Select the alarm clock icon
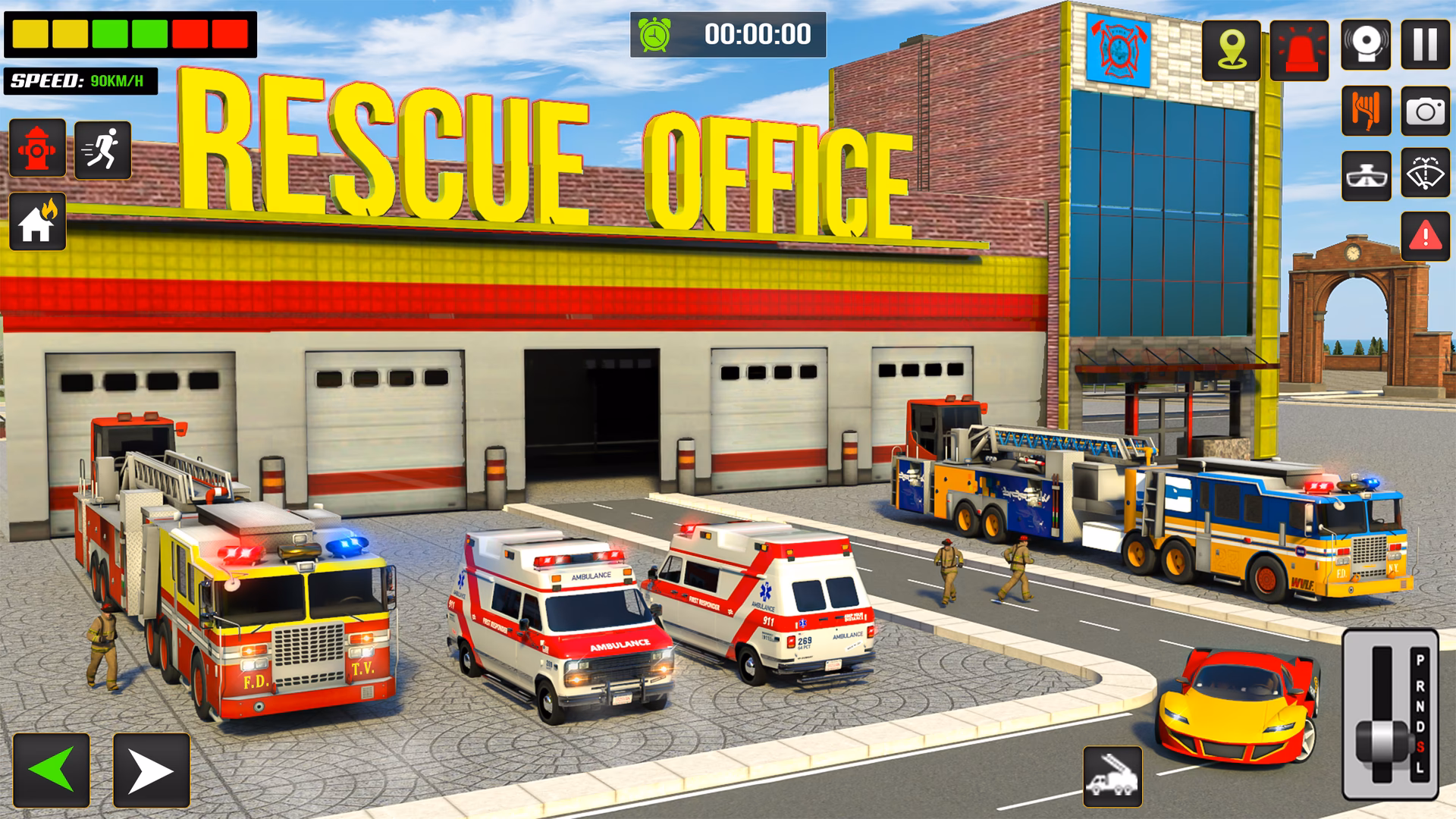 coord(654,33)
